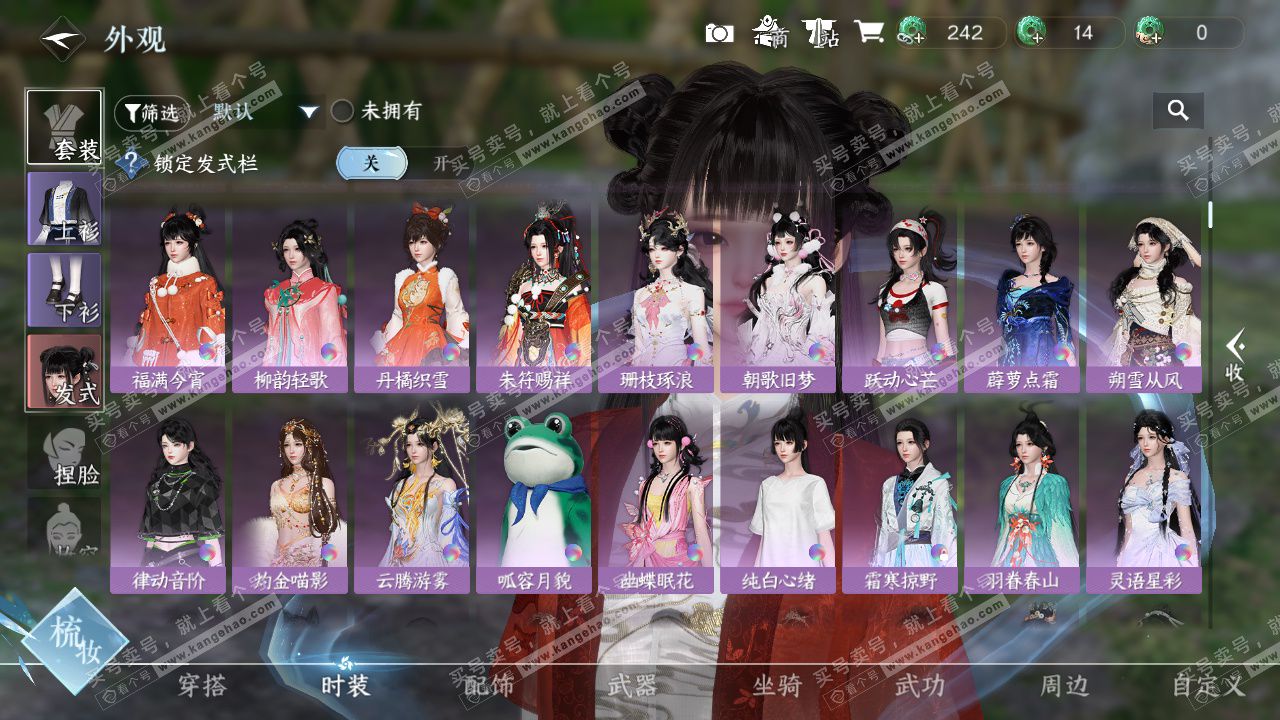Switch to the 坐骑 mounts tab
Image resolution: width=1280 pixels, height=720 pixels.
click(x=777, y=685)
